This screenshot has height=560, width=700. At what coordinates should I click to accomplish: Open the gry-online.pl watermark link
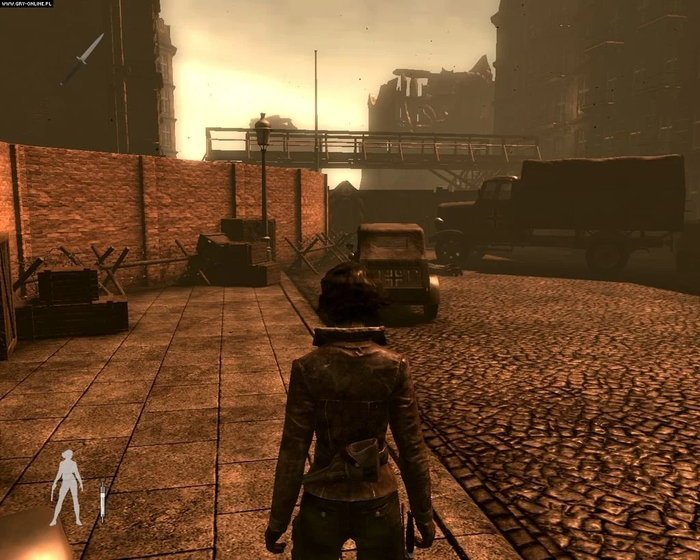tap(27, 4)
